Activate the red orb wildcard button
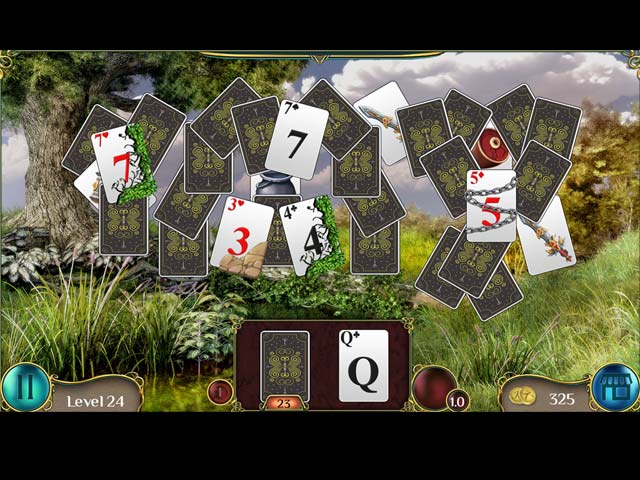Screen dimensions: 640x480 [x=434, y=387]
